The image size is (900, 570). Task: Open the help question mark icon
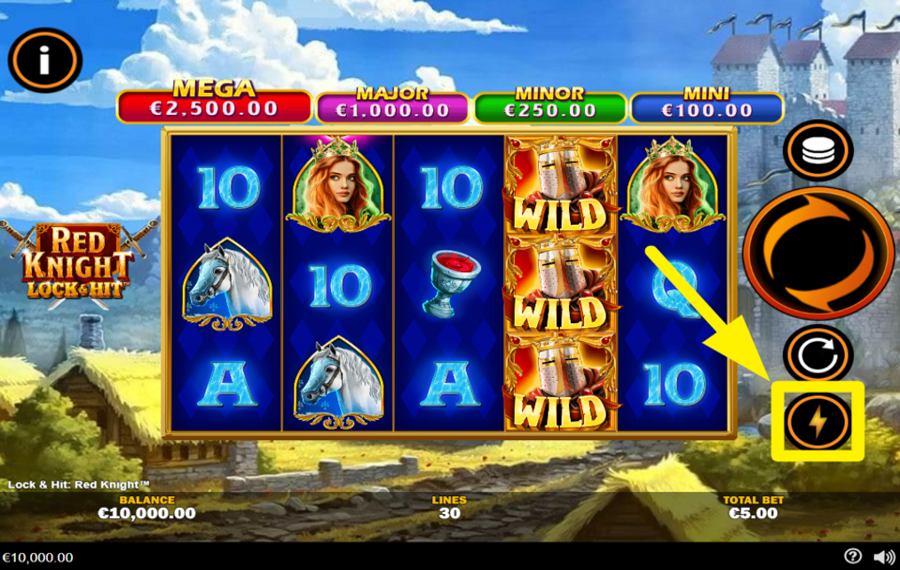(x=852, y=557)
